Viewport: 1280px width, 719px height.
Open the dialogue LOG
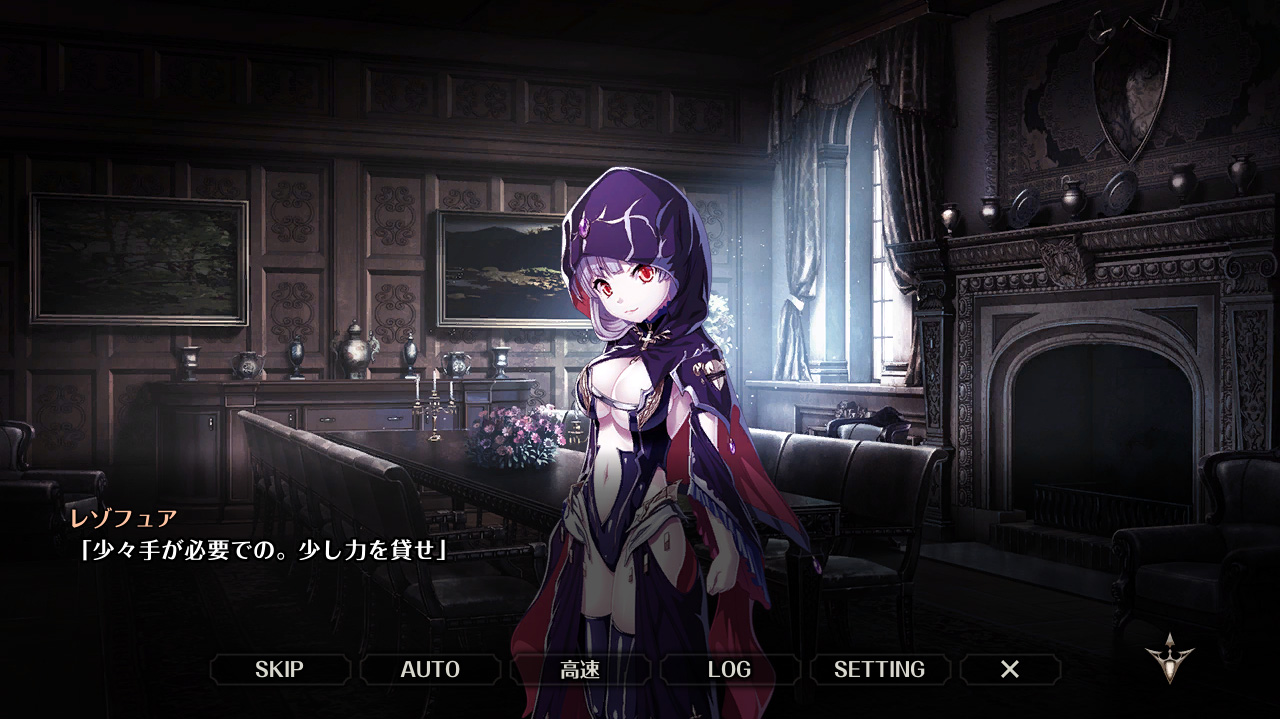coord(729,669)
